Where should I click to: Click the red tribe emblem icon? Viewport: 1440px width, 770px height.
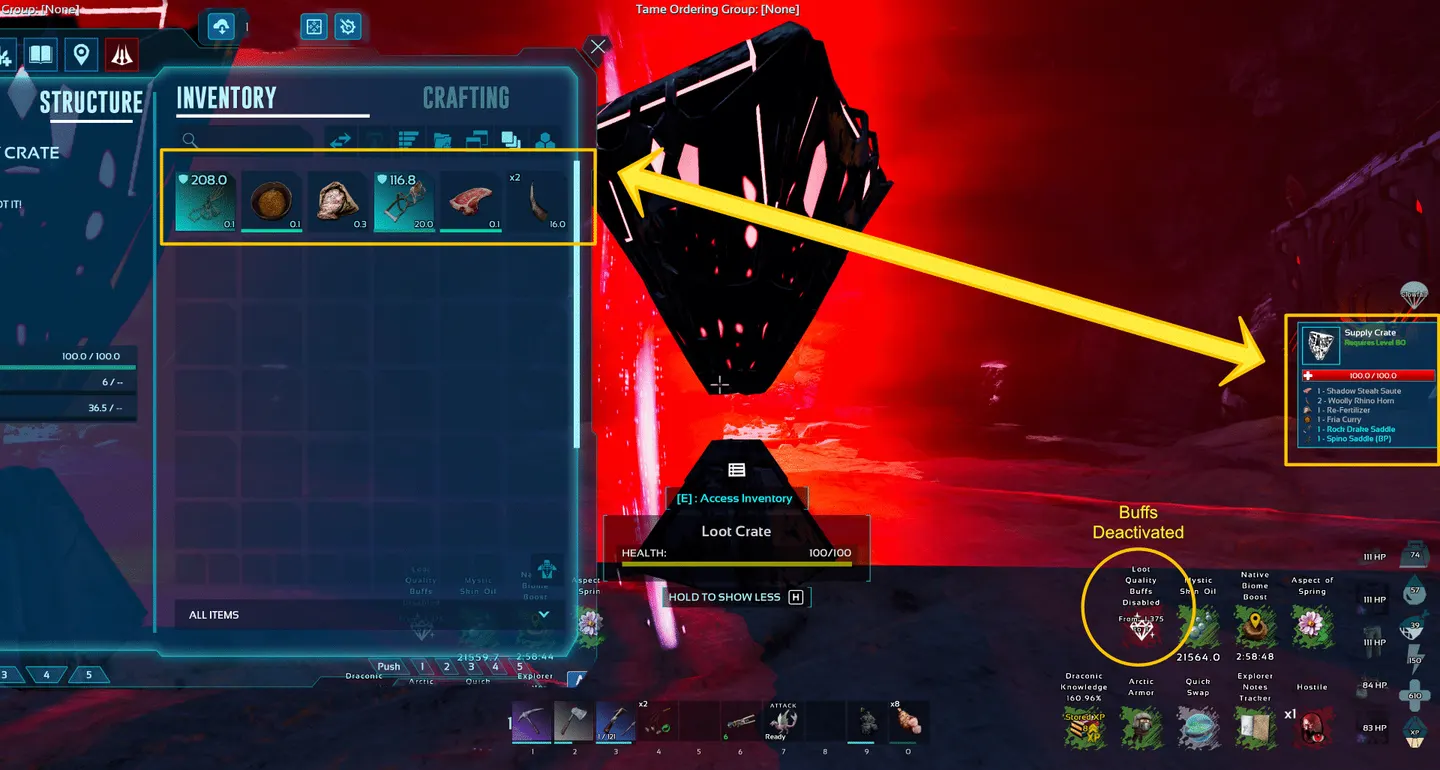120,54
